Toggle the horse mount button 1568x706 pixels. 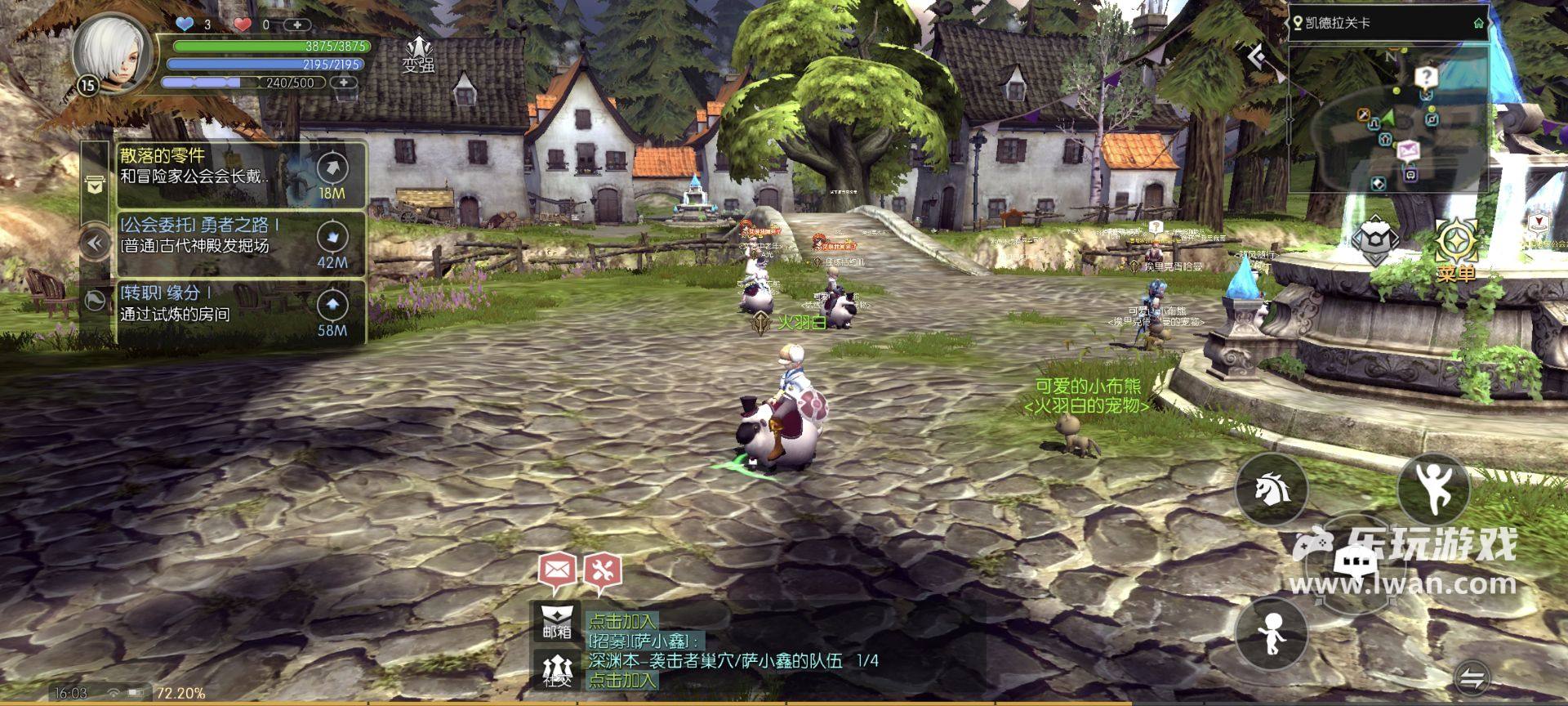click(x=1271, y=489)
